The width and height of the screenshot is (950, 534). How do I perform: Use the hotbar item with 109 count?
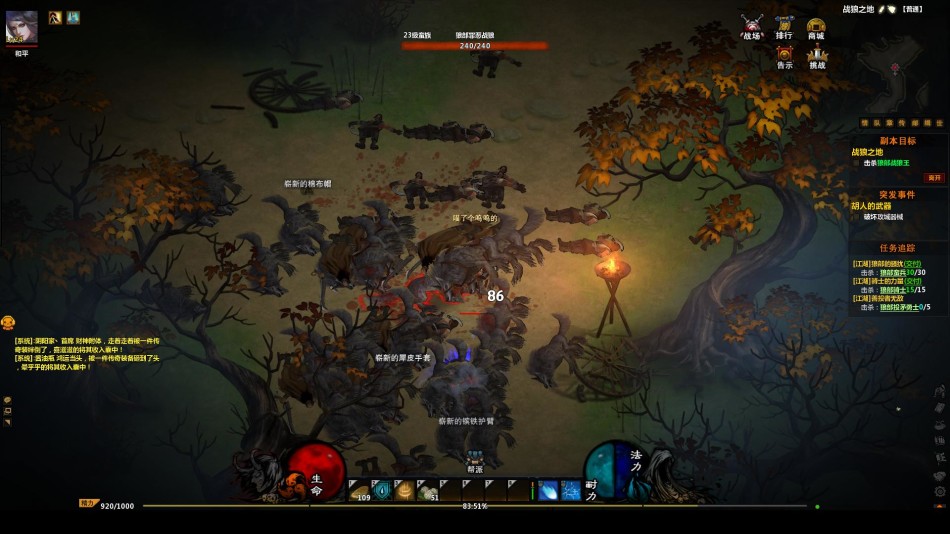pyautogui.click(x=360, y=490)
